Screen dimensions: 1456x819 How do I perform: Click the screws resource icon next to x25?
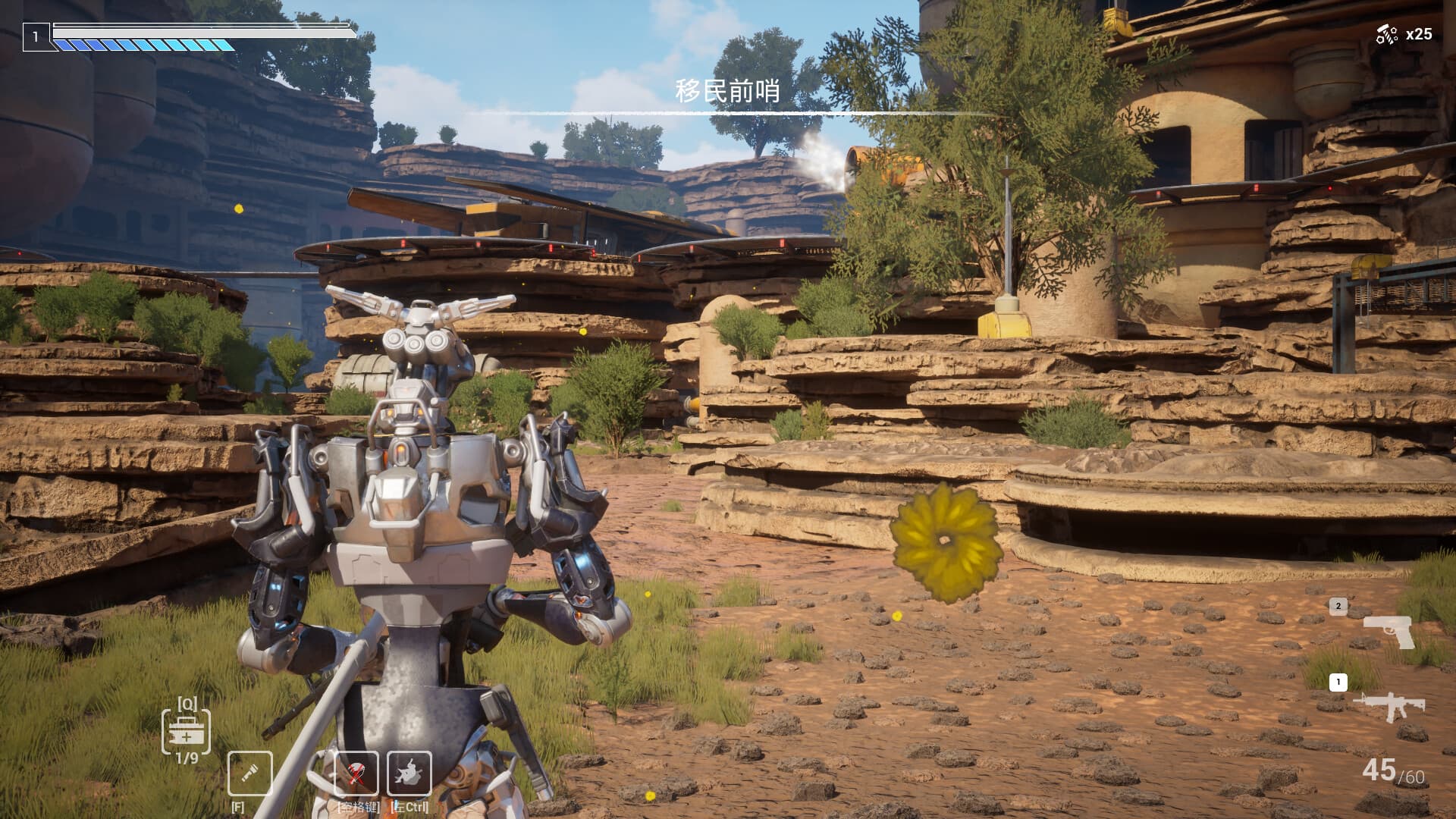[x=1388, y=33]
